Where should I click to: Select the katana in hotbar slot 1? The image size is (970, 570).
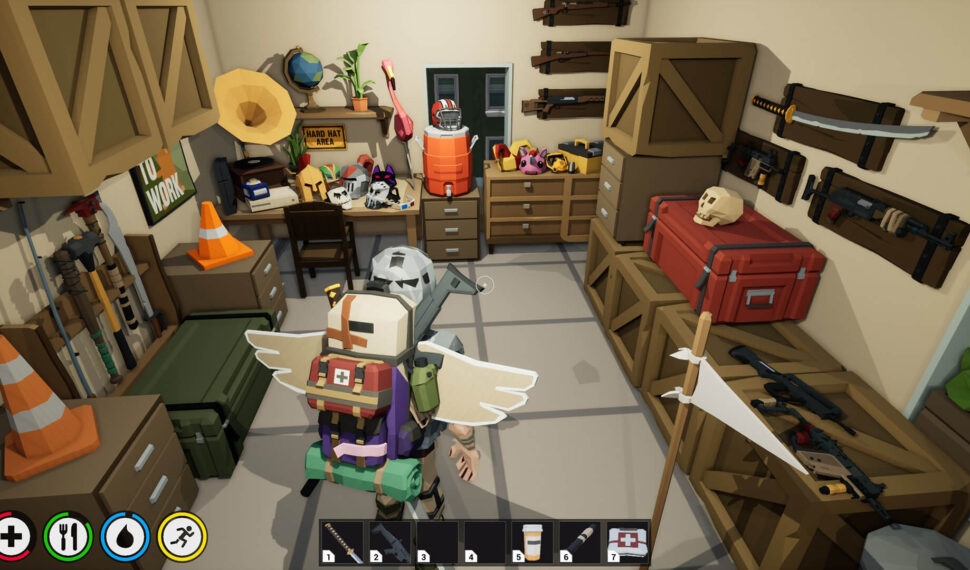(x=344, y=542)
